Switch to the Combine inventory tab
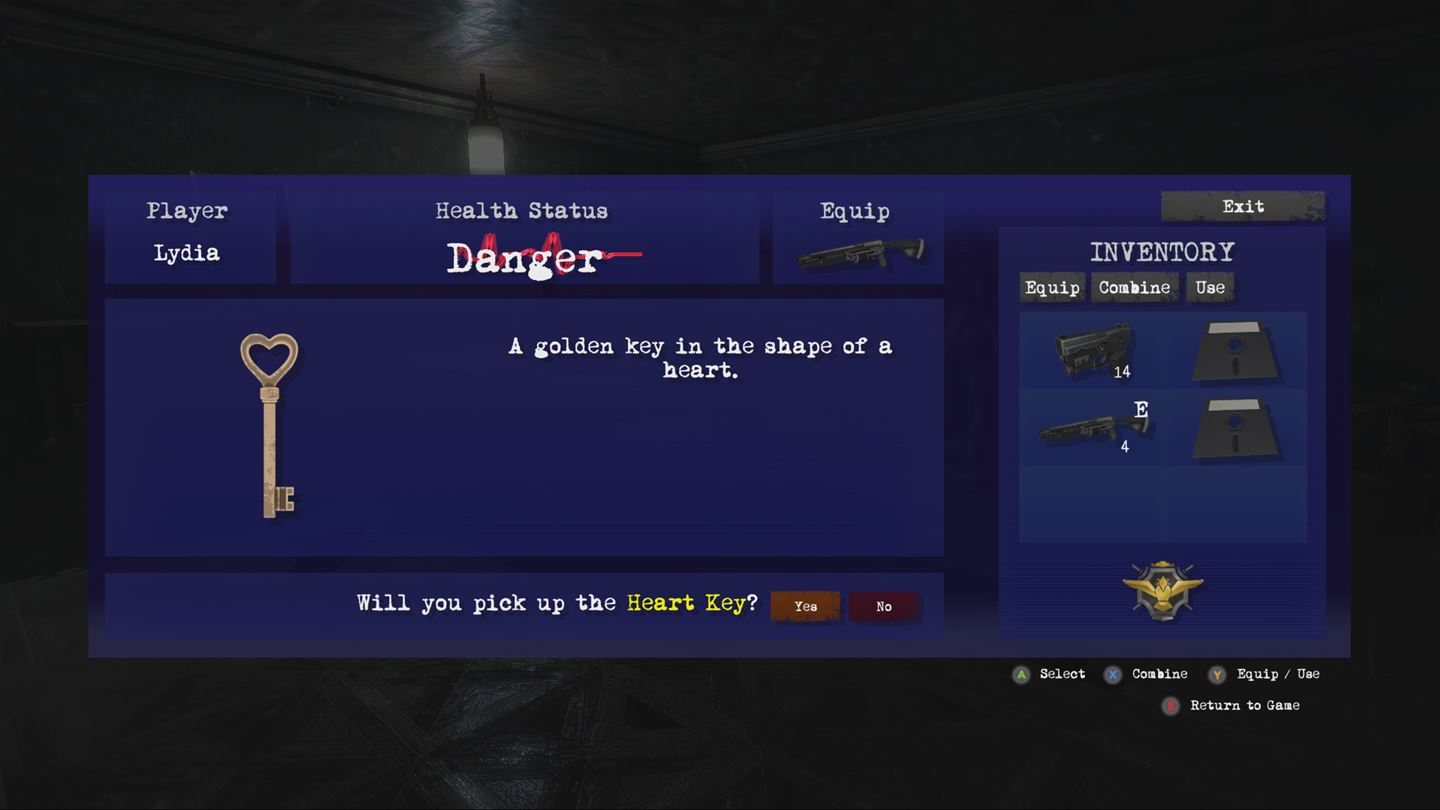 pos(1134,288)
